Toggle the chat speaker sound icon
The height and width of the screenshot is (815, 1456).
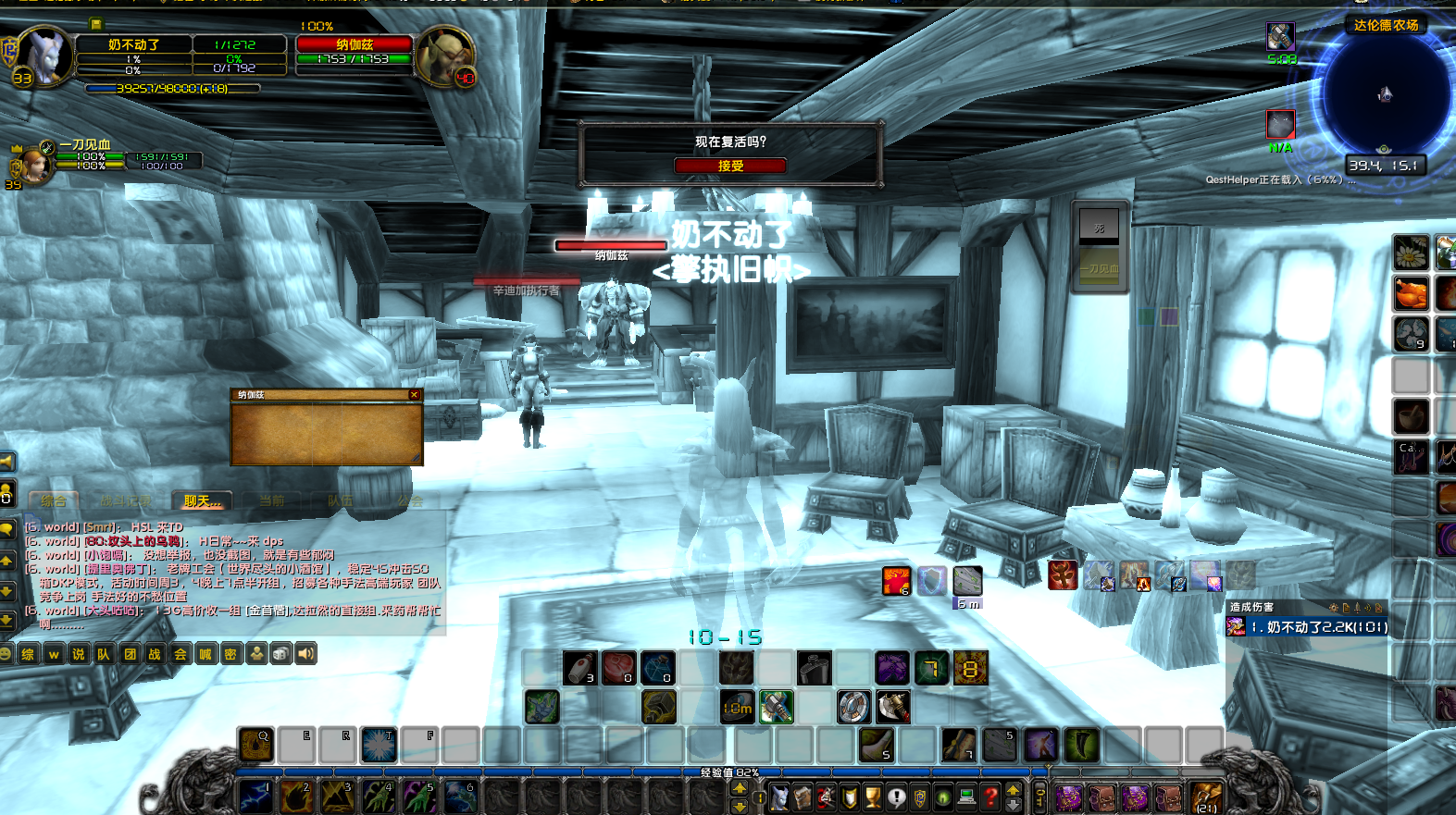306,654
